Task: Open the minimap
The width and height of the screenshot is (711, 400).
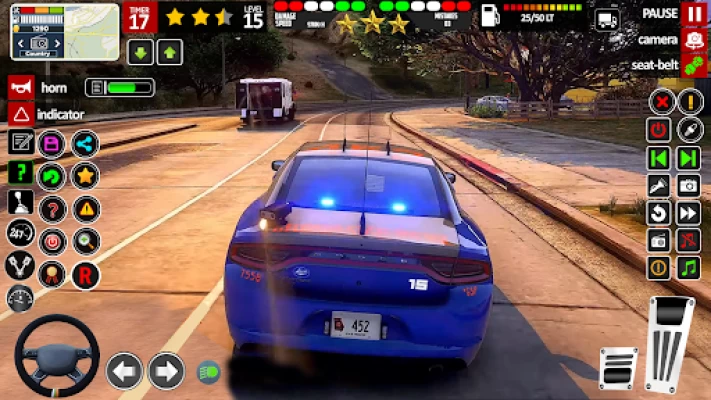Action: point(64,30)
